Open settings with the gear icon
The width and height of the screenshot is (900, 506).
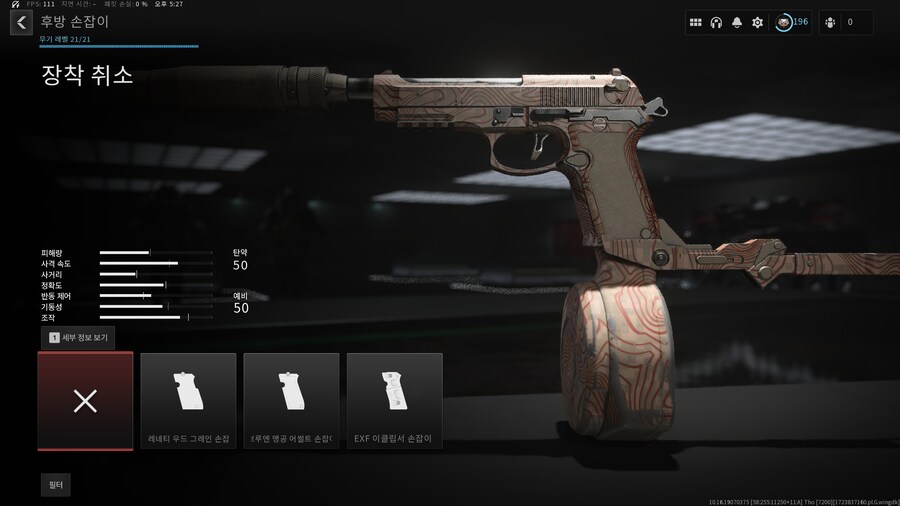coord(757,22)
